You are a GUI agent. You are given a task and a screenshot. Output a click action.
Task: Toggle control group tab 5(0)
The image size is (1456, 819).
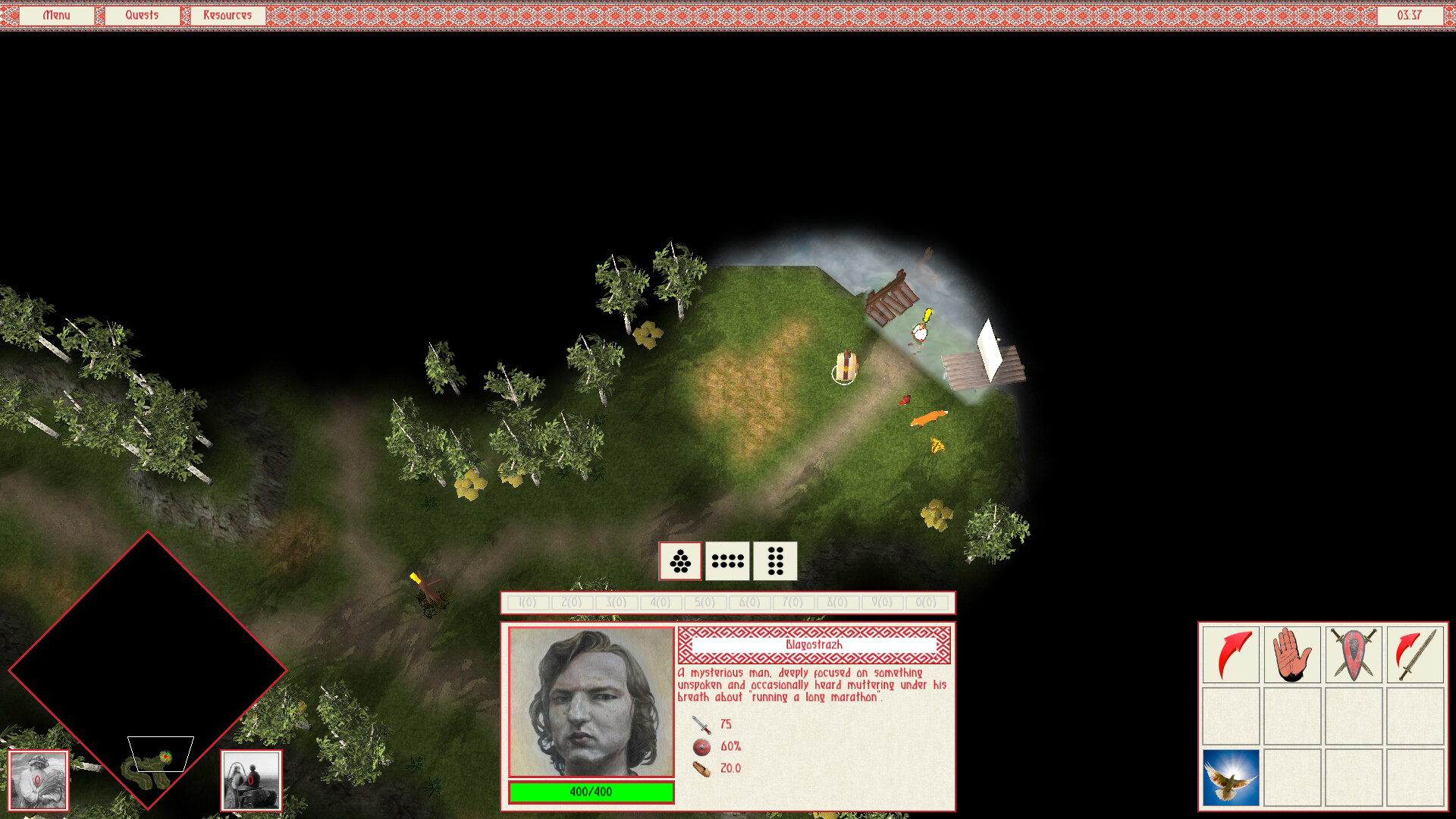tap(704, 604)
